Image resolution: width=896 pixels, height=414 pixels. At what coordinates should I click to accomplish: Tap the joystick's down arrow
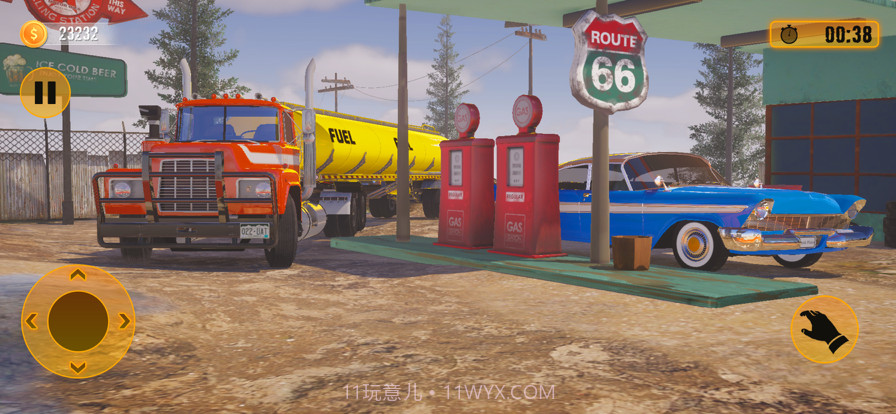(78, 366)
